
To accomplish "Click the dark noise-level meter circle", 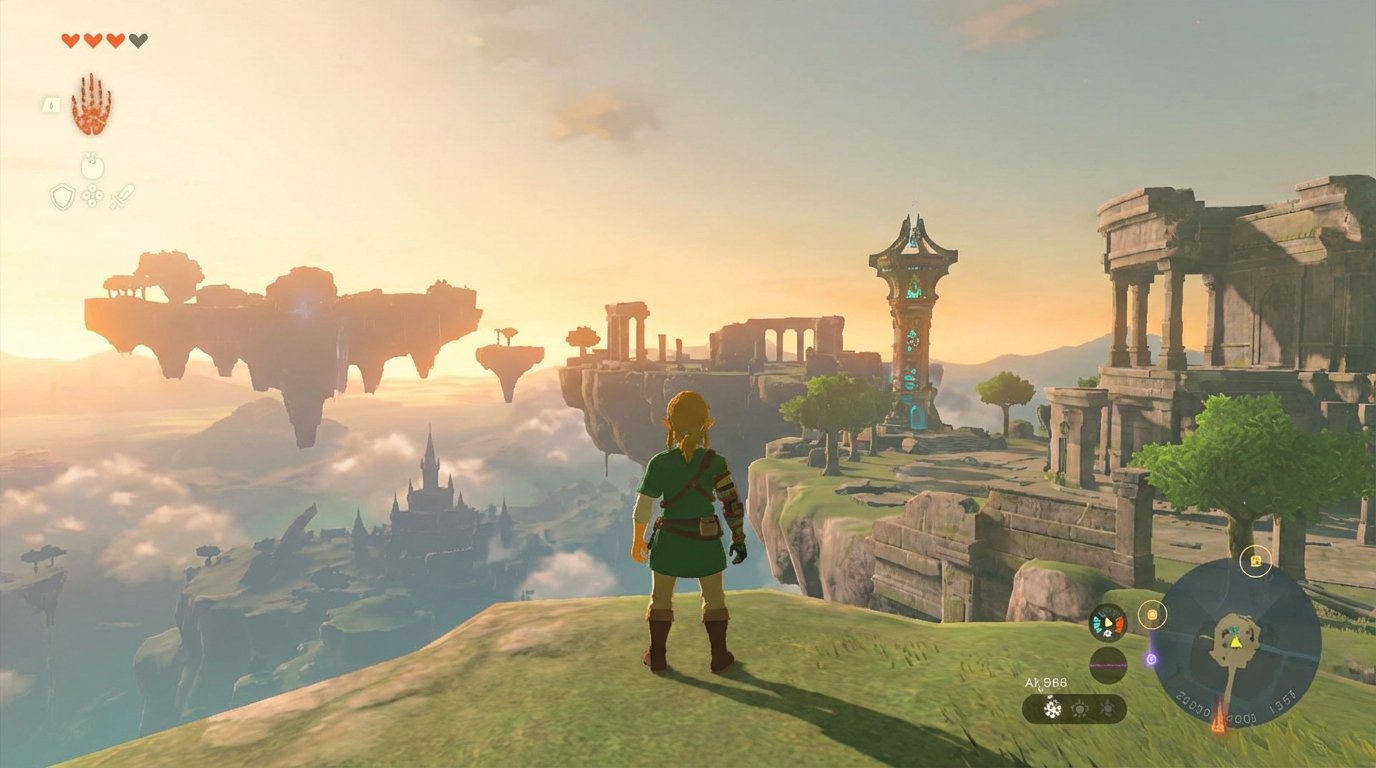I will tap(1110, 665).
